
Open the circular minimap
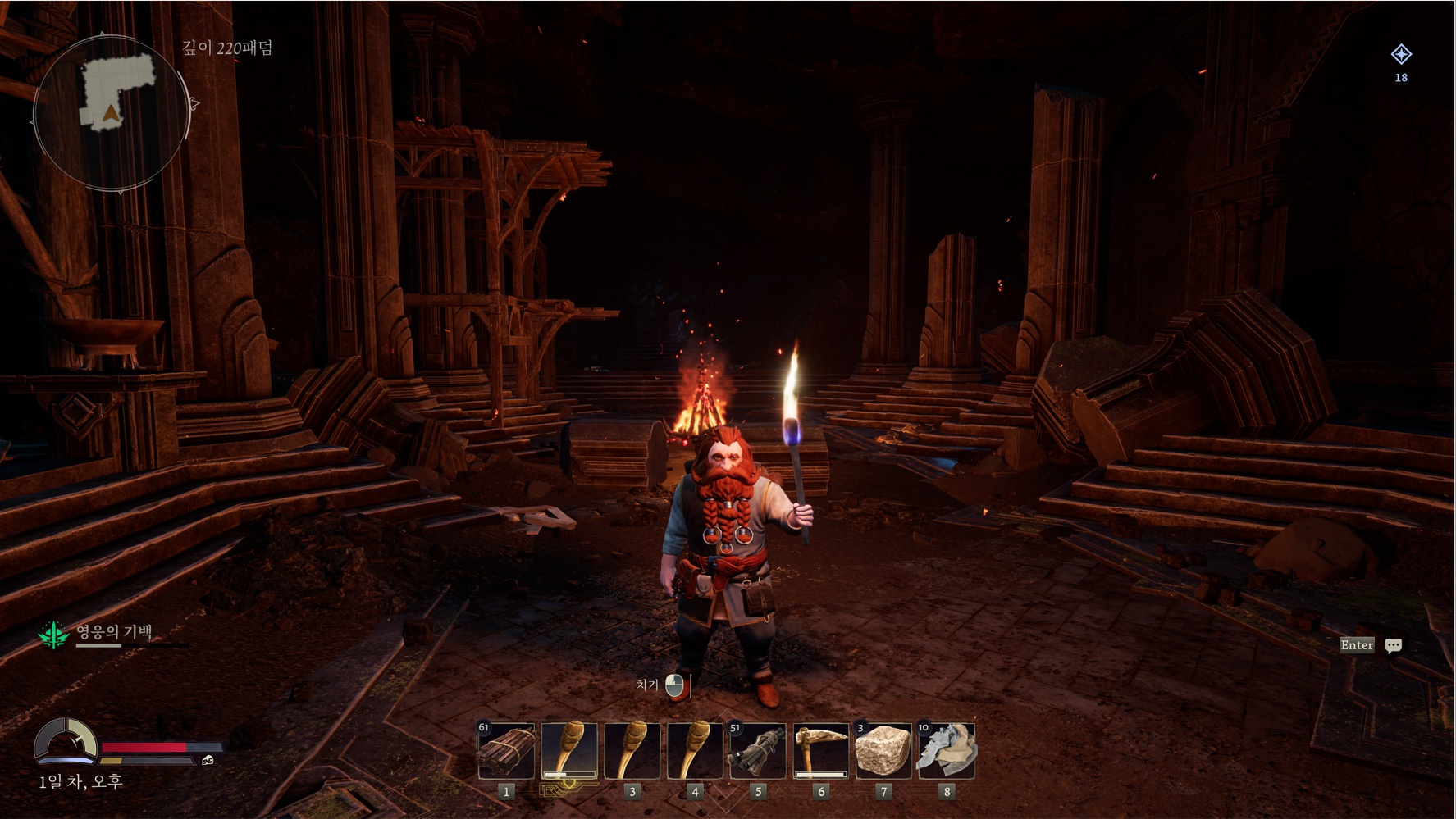112,112
